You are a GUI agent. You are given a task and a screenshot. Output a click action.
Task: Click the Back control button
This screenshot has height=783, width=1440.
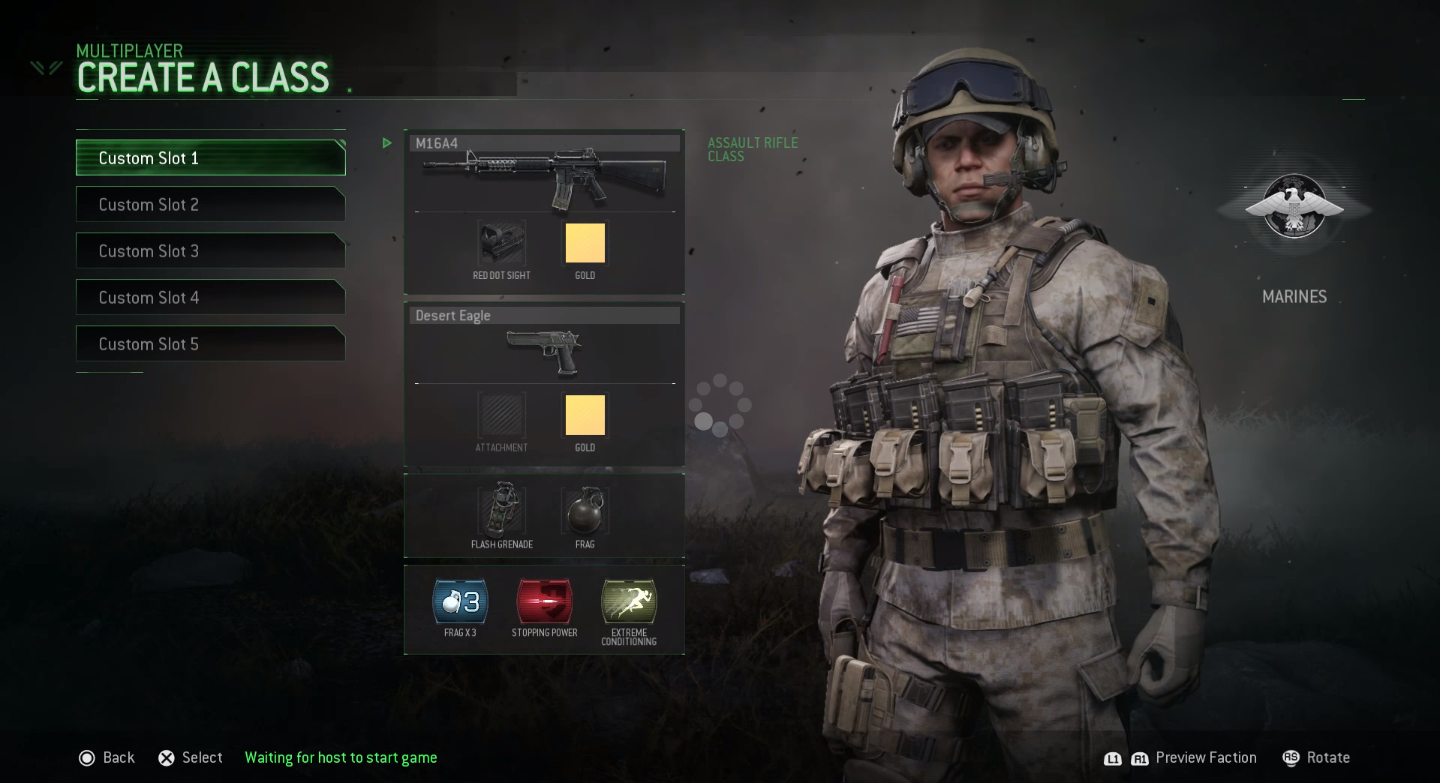pos(106,757)
